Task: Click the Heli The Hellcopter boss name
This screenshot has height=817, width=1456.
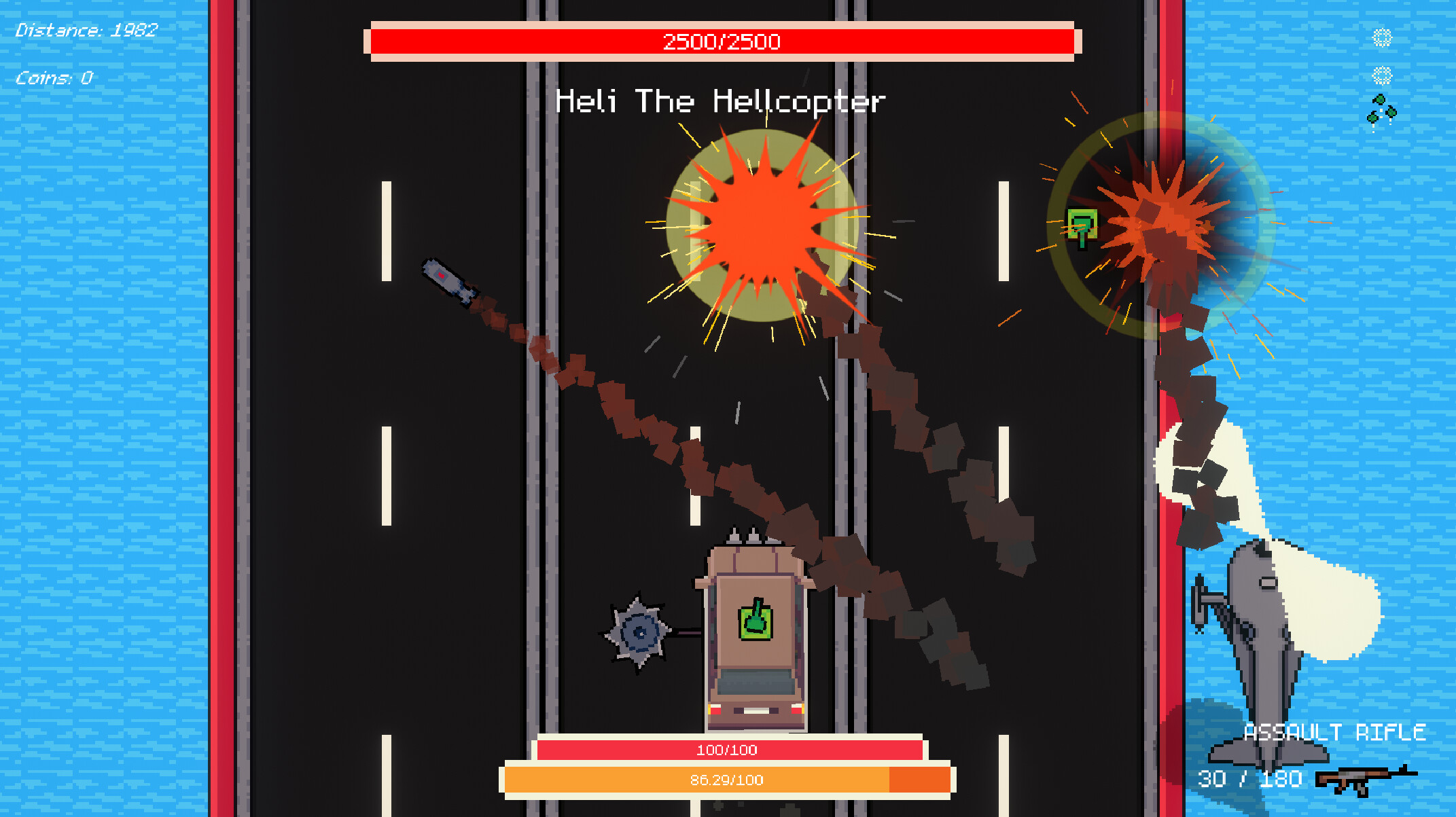Action: click(720, 101)
